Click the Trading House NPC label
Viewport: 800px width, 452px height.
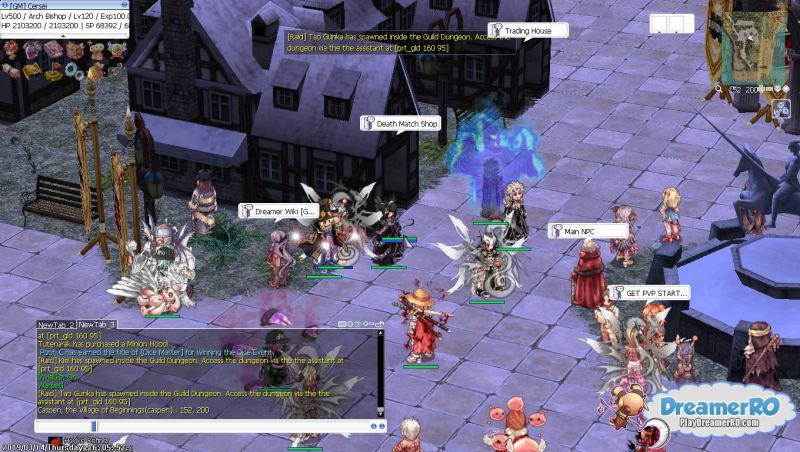click(526, 31)
